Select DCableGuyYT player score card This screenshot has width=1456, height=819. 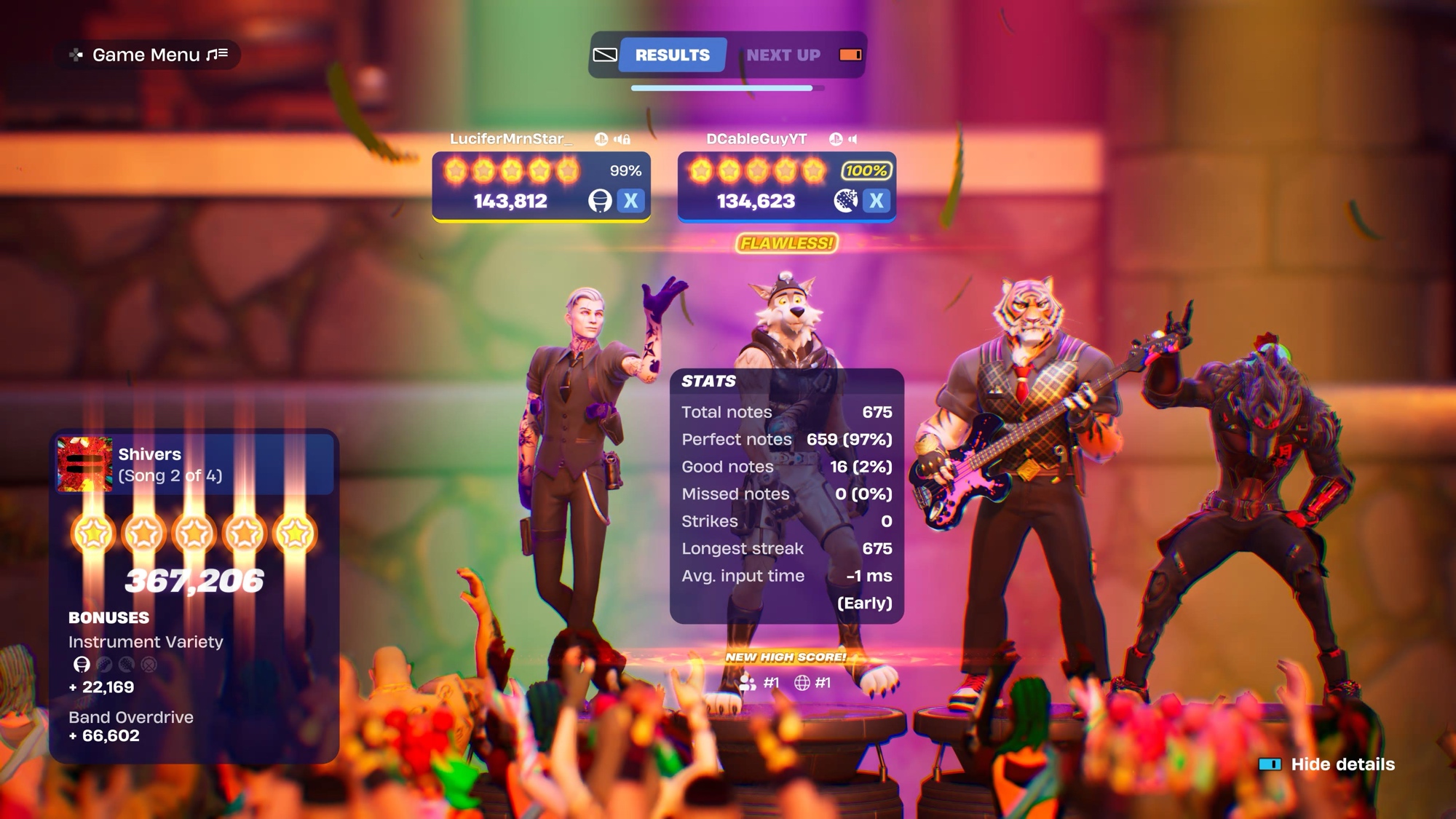click(x=786, y=186)
